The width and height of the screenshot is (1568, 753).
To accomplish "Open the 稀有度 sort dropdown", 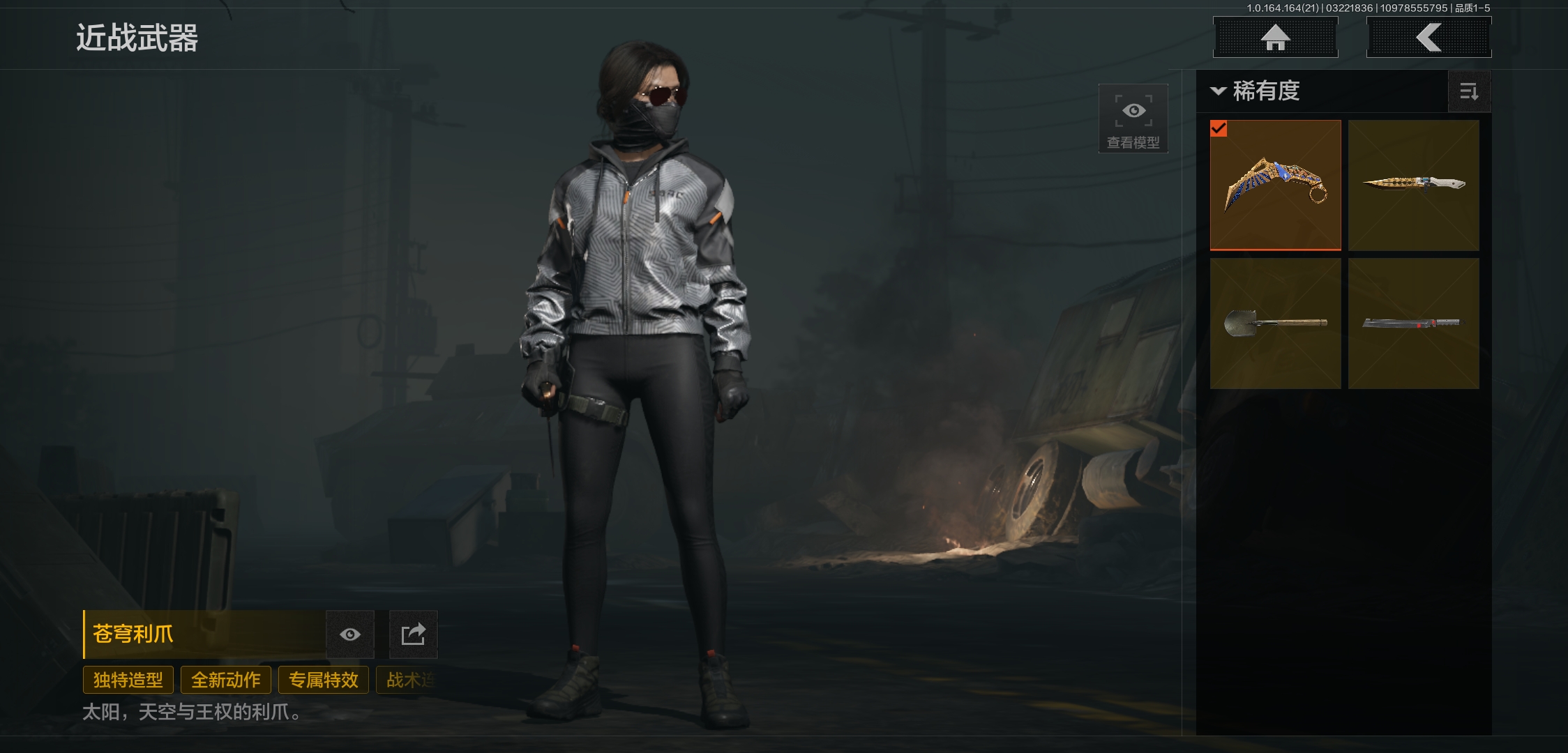I will point(1257,91).
